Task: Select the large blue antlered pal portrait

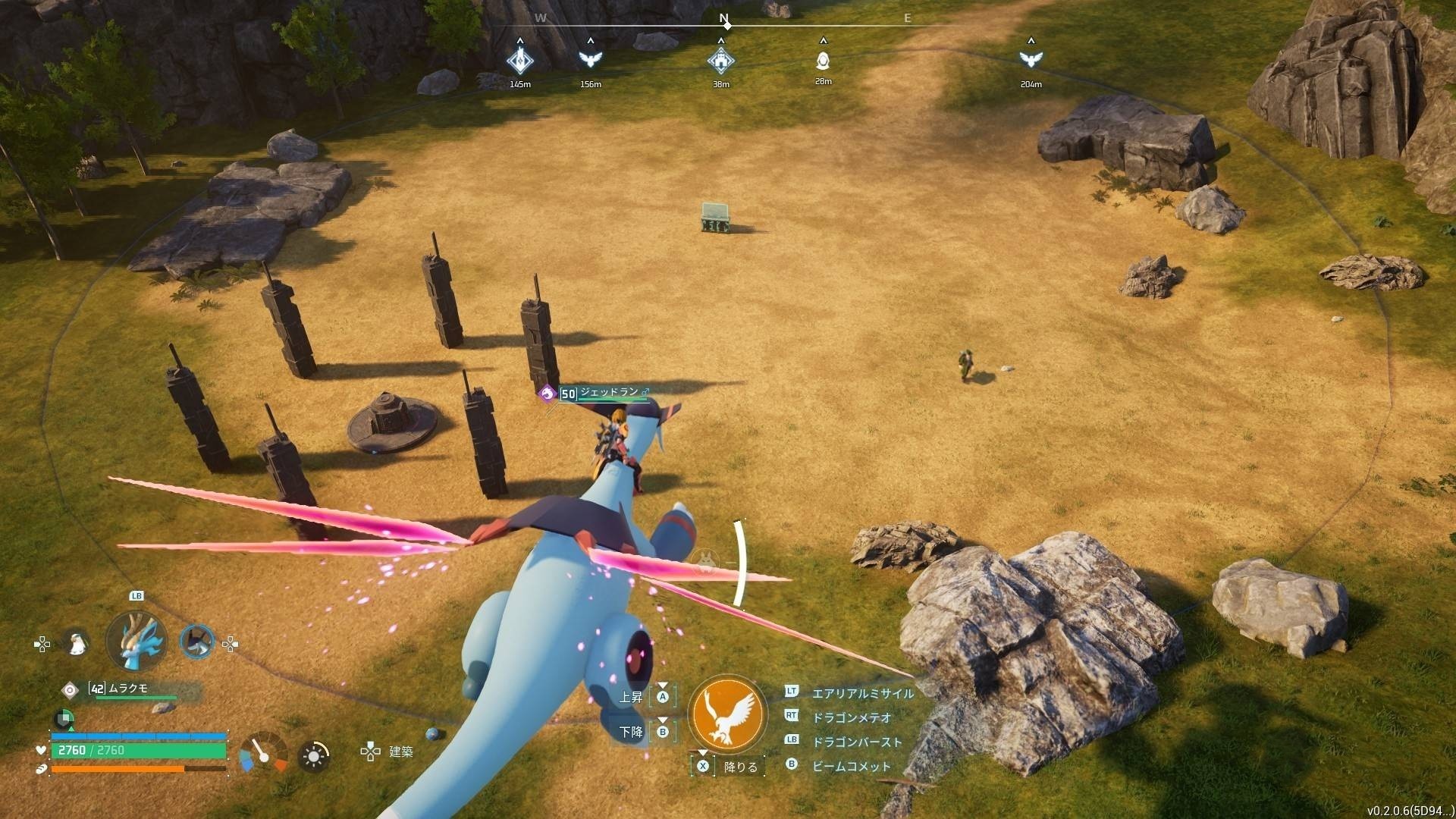Action: point(136,642)
